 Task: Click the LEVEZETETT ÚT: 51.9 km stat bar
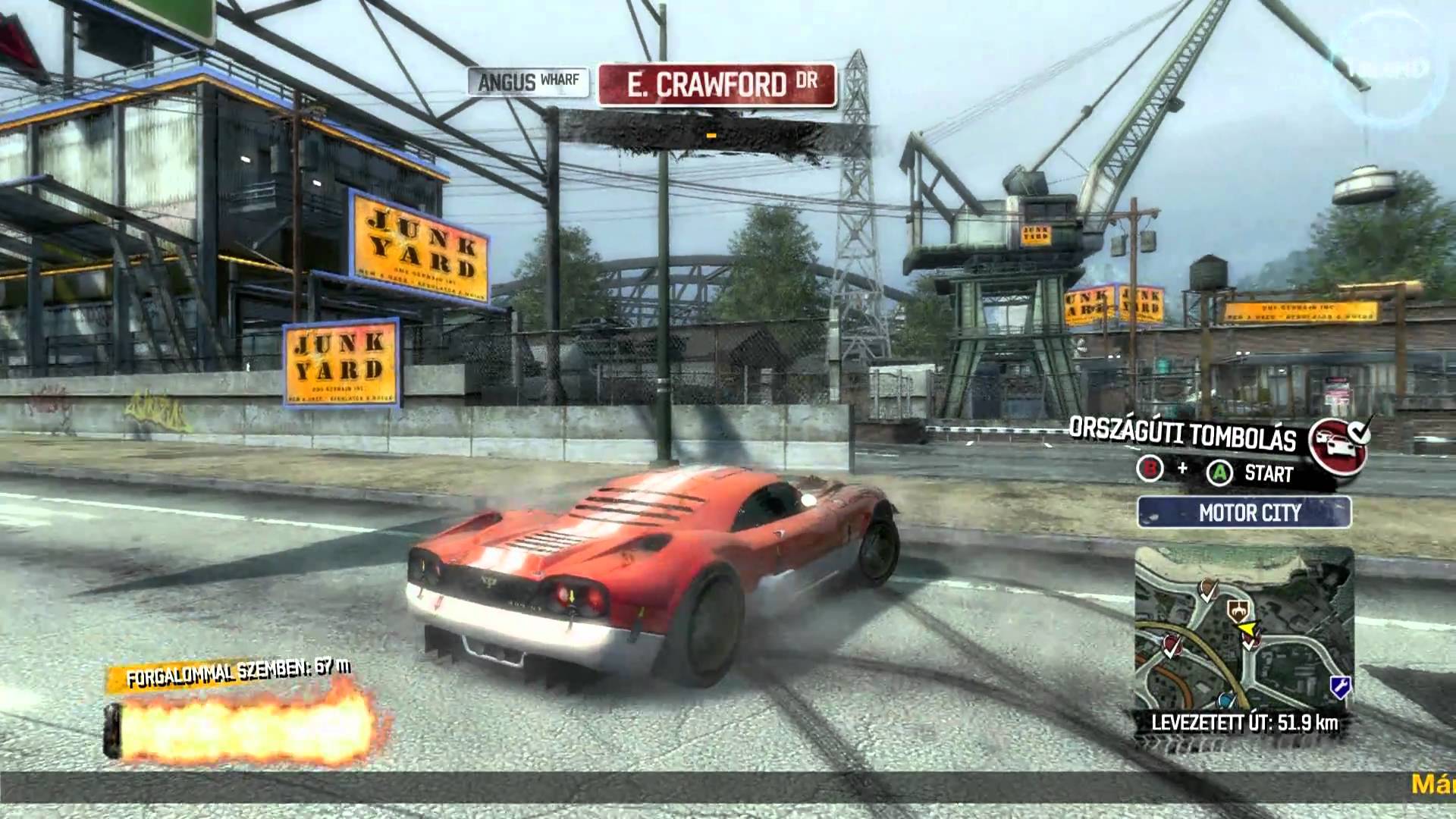click(x=1245, y=723)
